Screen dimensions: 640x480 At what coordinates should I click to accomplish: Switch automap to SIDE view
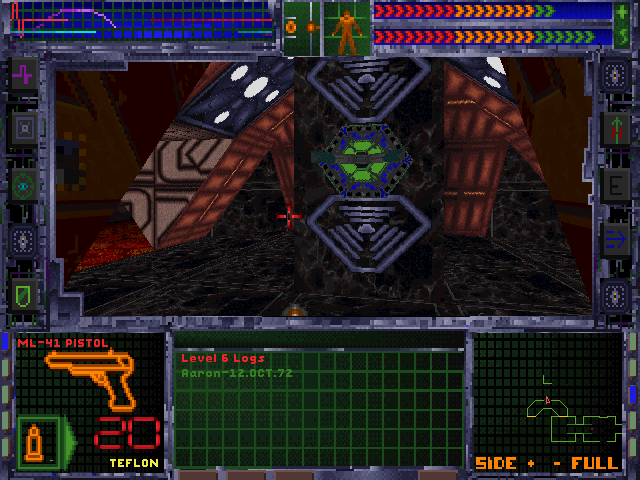[494, 463]
